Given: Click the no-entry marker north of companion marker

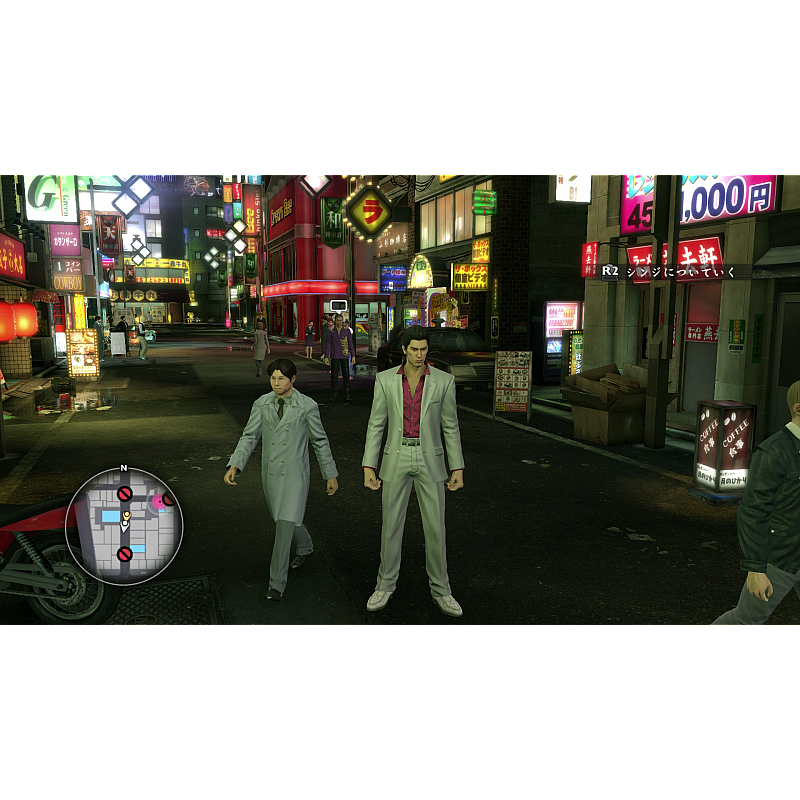Looking at the screenshot, I should click(125, 493).
